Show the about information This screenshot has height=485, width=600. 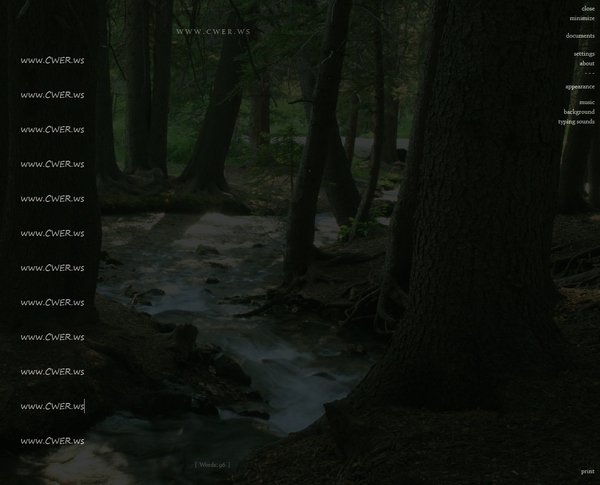click(x=586, y=63)
